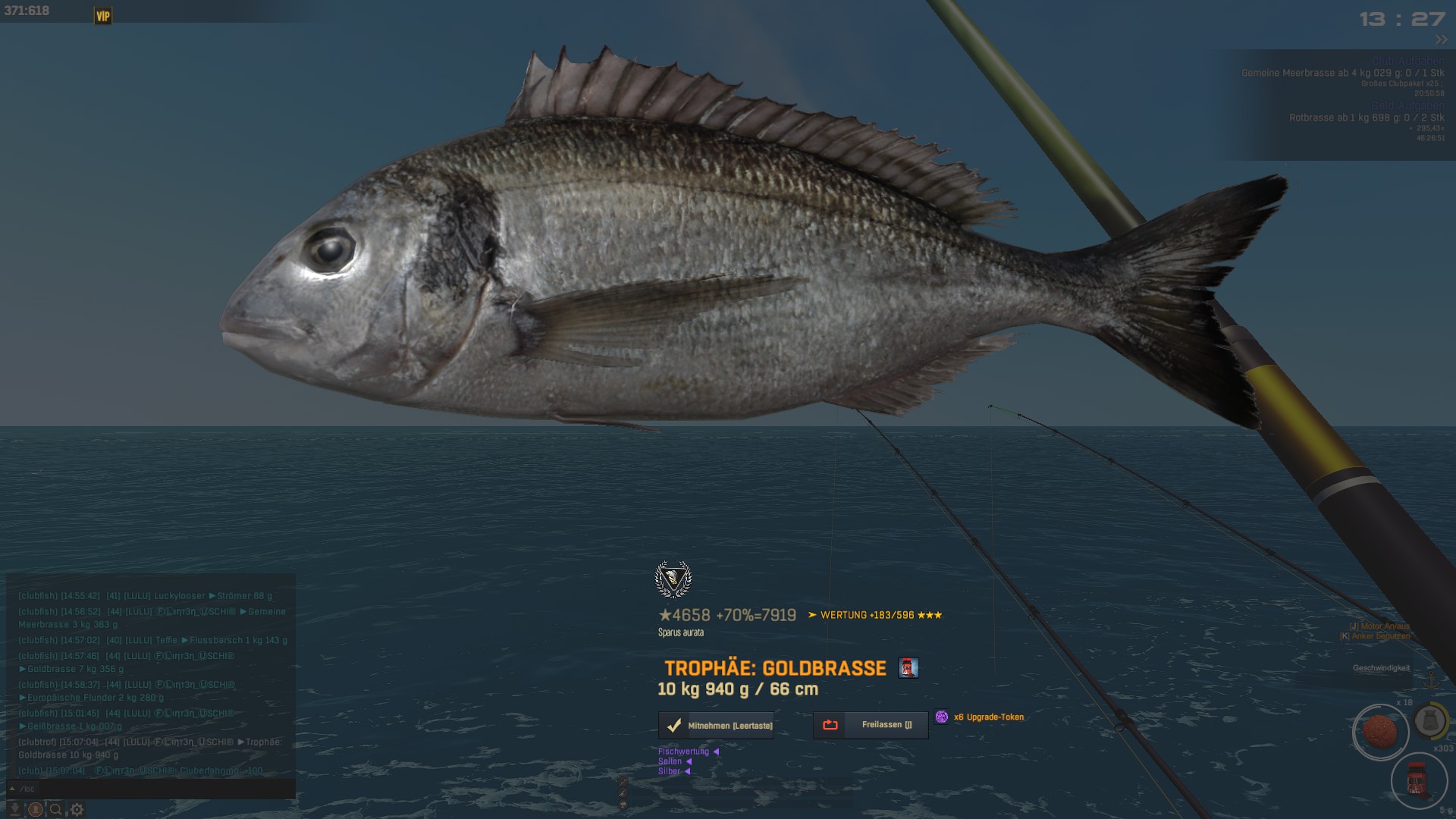Click the chat input field

[x=152, y=789]
